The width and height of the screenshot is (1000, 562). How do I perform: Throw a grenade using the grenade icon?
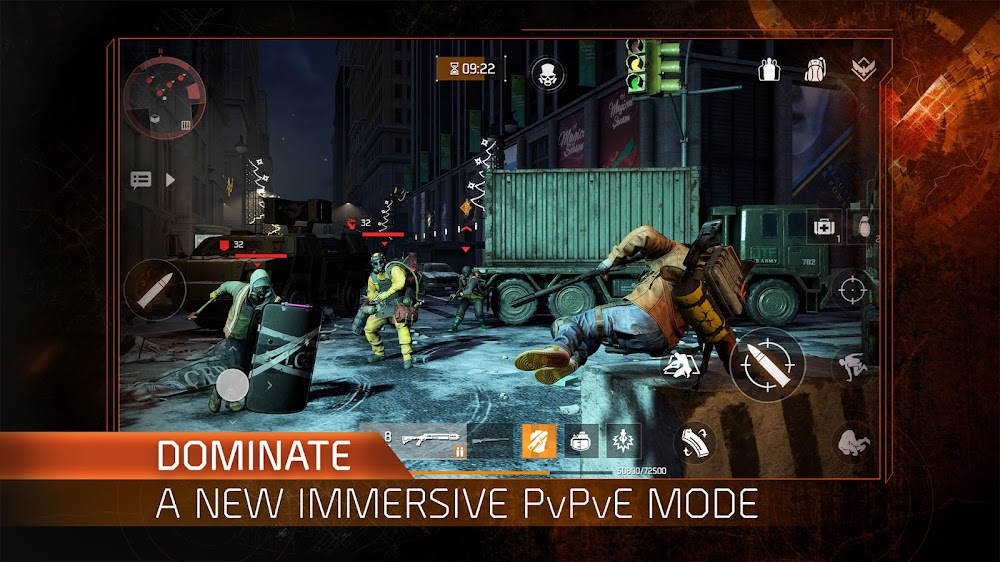pos(862,225)
